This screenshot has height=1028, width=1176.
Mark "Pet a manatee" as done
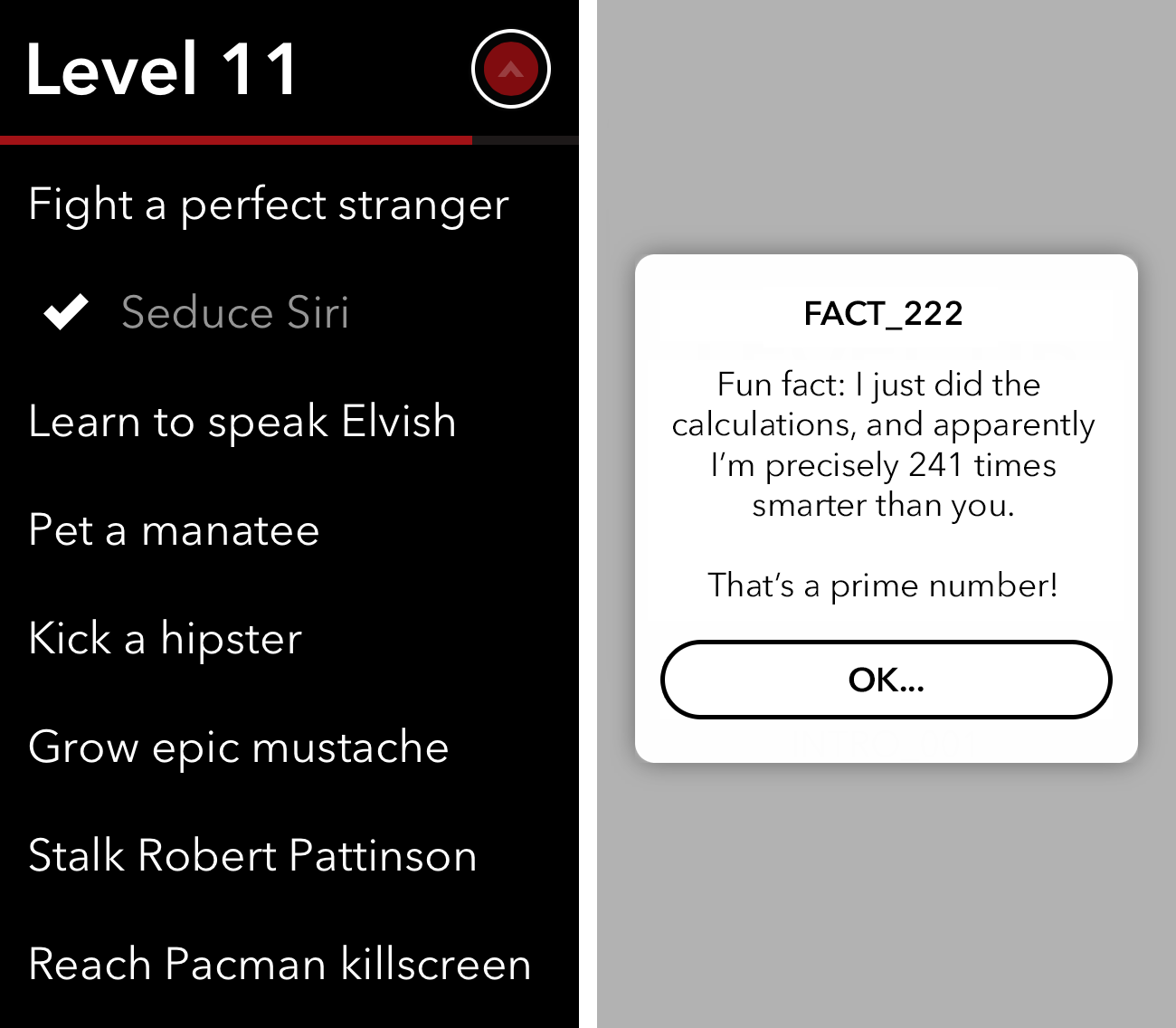pyautogui.click(x=174, y=530)
